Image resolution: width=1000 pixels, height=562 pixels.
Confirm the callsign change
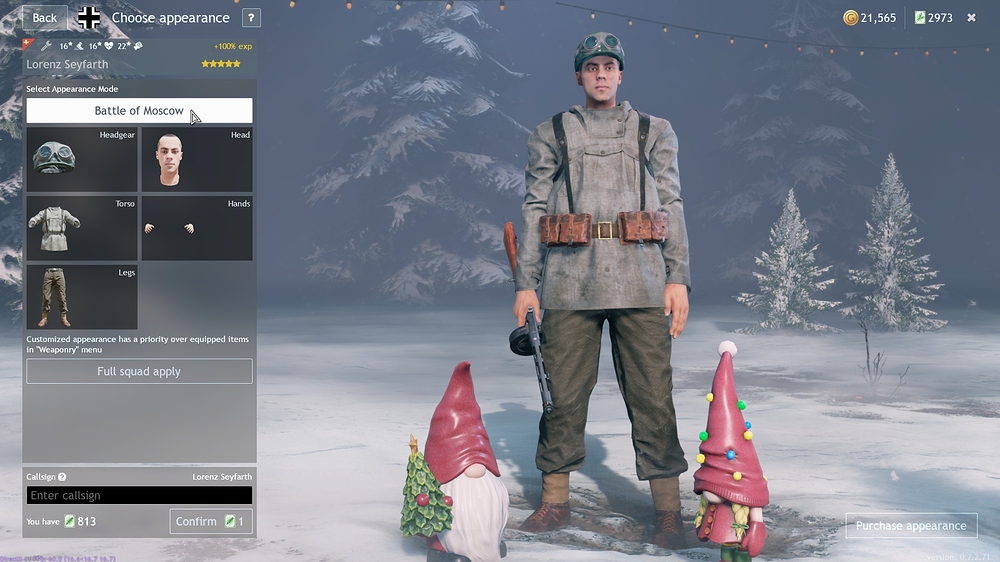pos(210,521)
